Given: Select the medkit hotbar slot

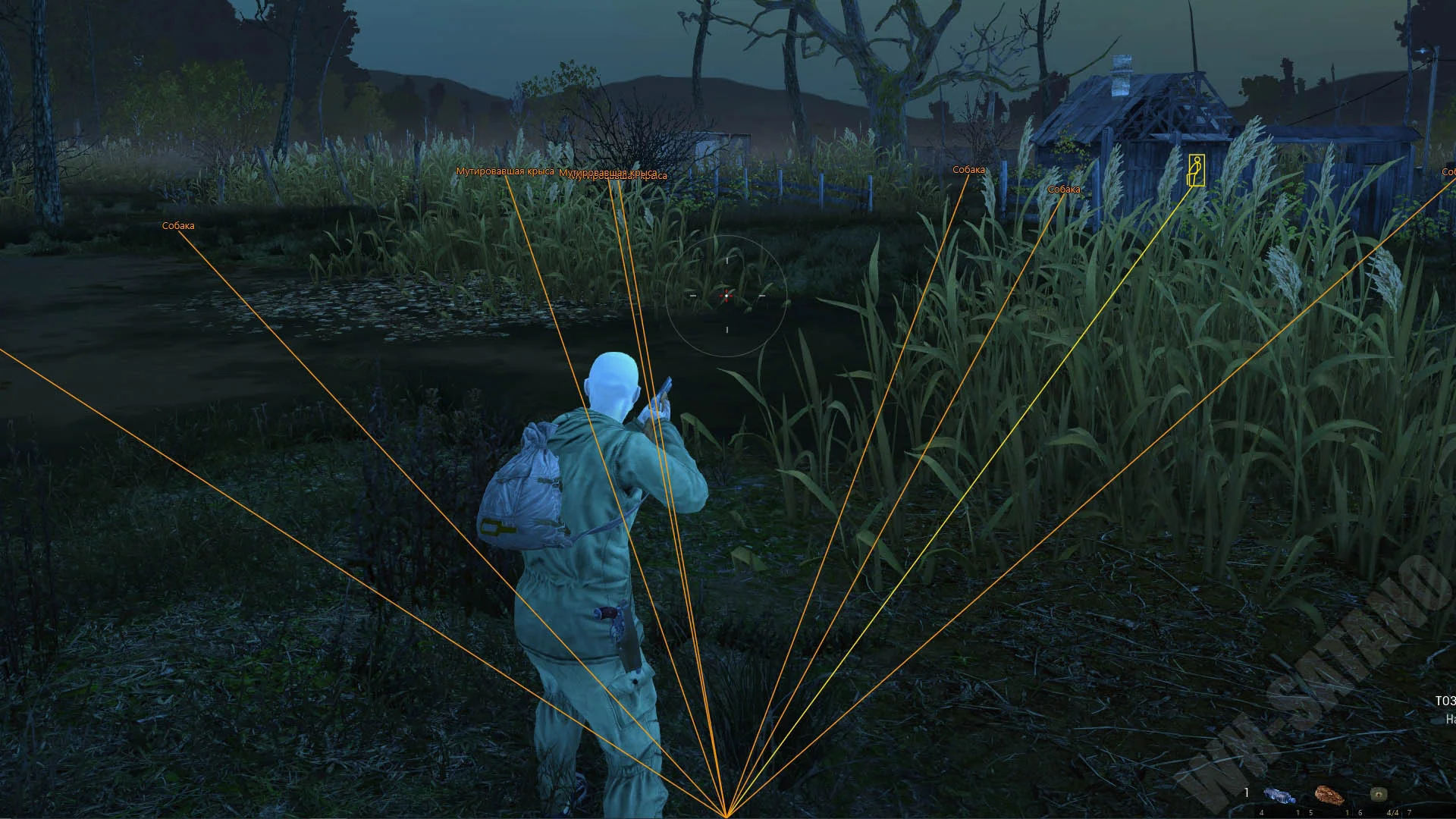Looking at the screenshot, I should pyautogui.click(x=1379, y=794).
